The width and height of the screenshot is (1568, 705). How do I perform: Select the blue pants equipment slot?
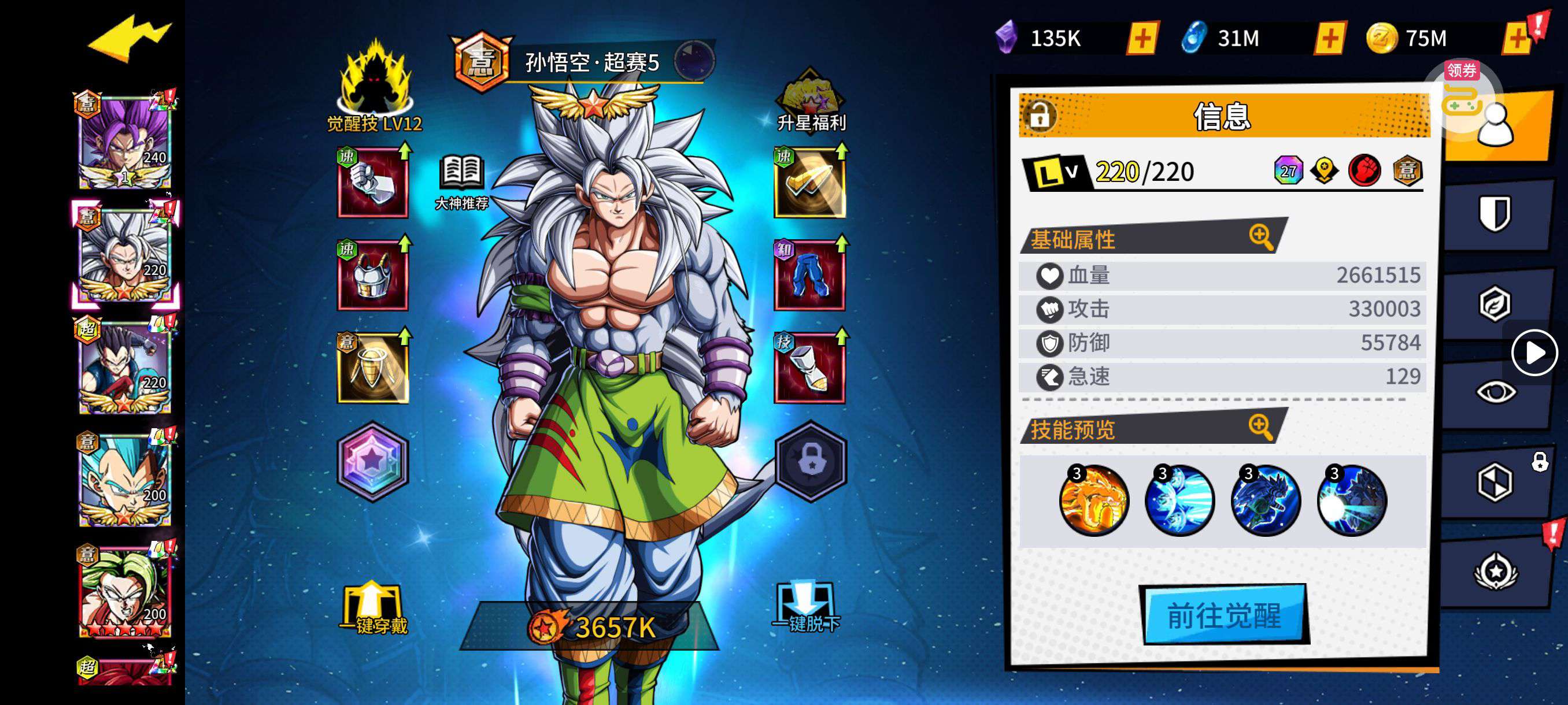(809, 276)
